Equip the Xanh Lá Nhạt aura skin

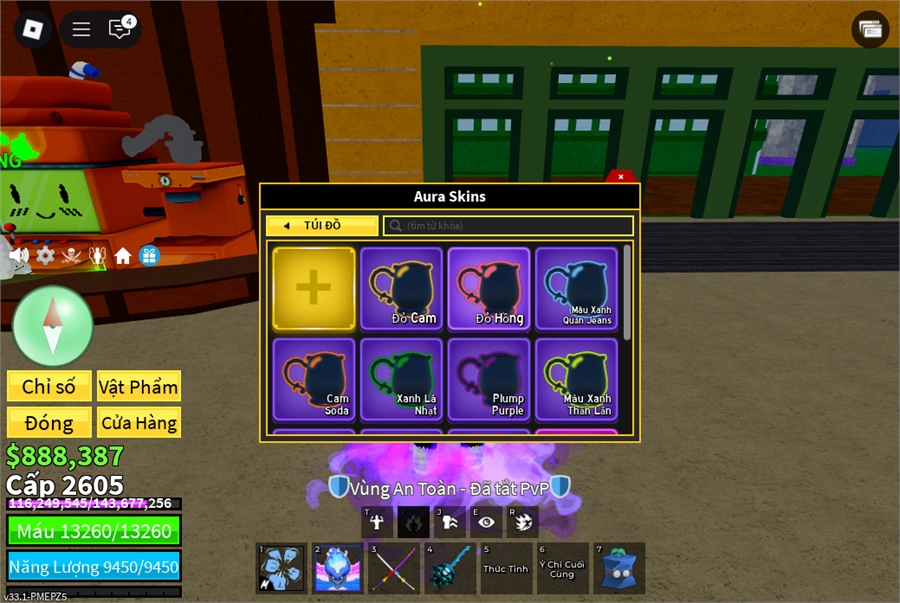point(401,379)
